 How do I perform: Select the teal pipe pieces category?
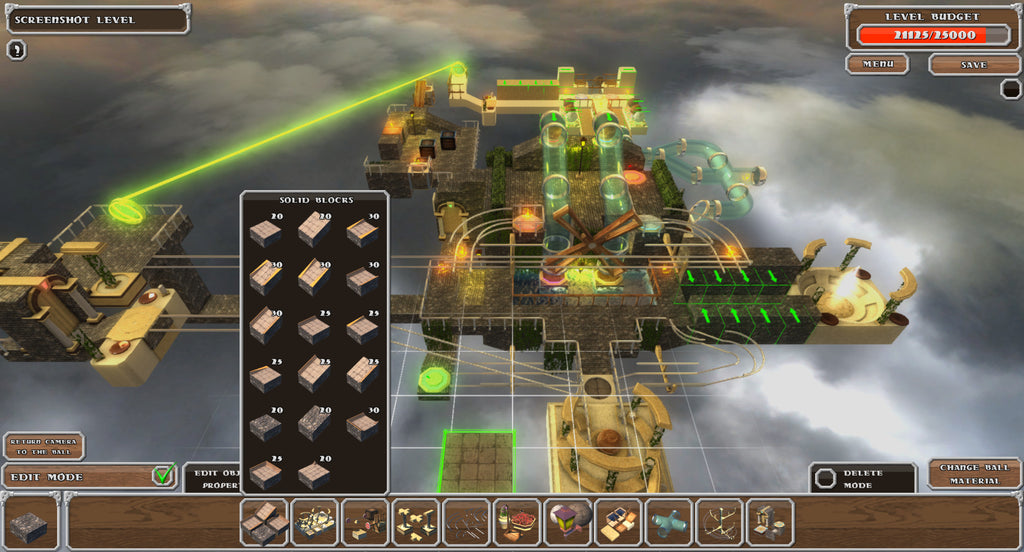click(669, 521)
